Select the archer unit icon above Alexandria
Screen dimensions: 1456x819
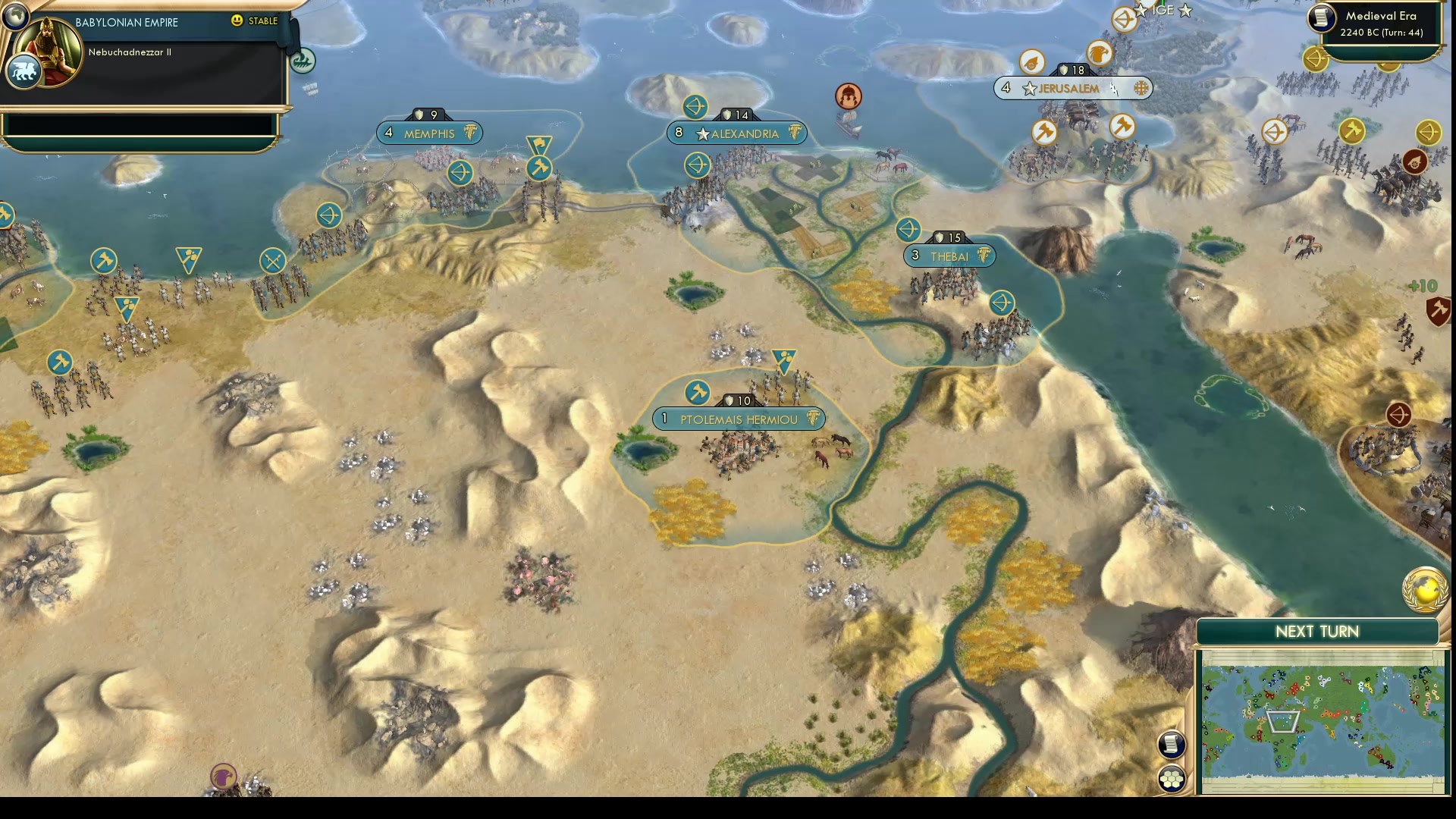click(697, 107)
